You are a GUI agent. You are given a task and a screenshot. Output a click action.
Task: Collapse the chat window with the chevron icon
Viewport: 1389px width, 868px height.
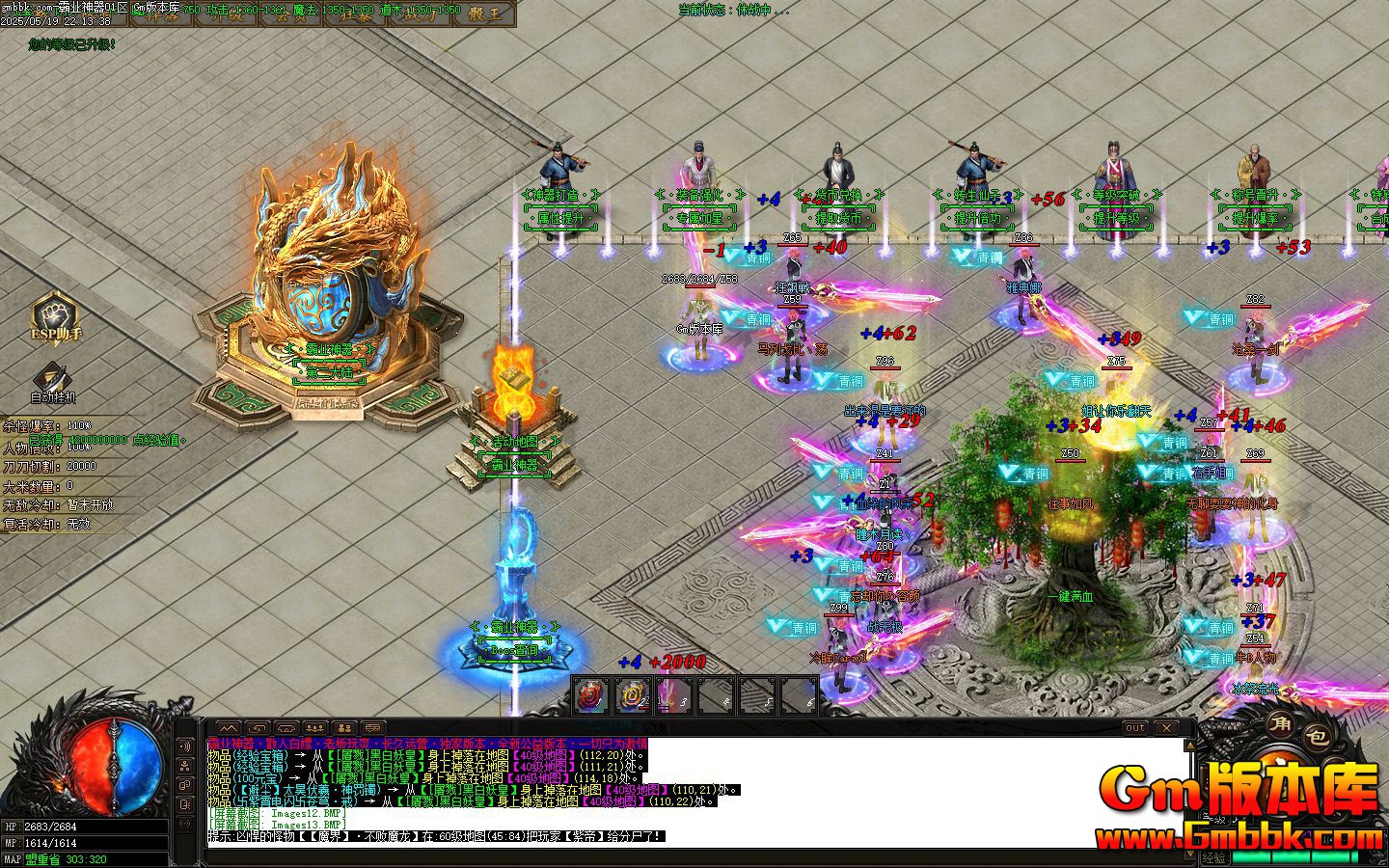click(x=229, y=728)
